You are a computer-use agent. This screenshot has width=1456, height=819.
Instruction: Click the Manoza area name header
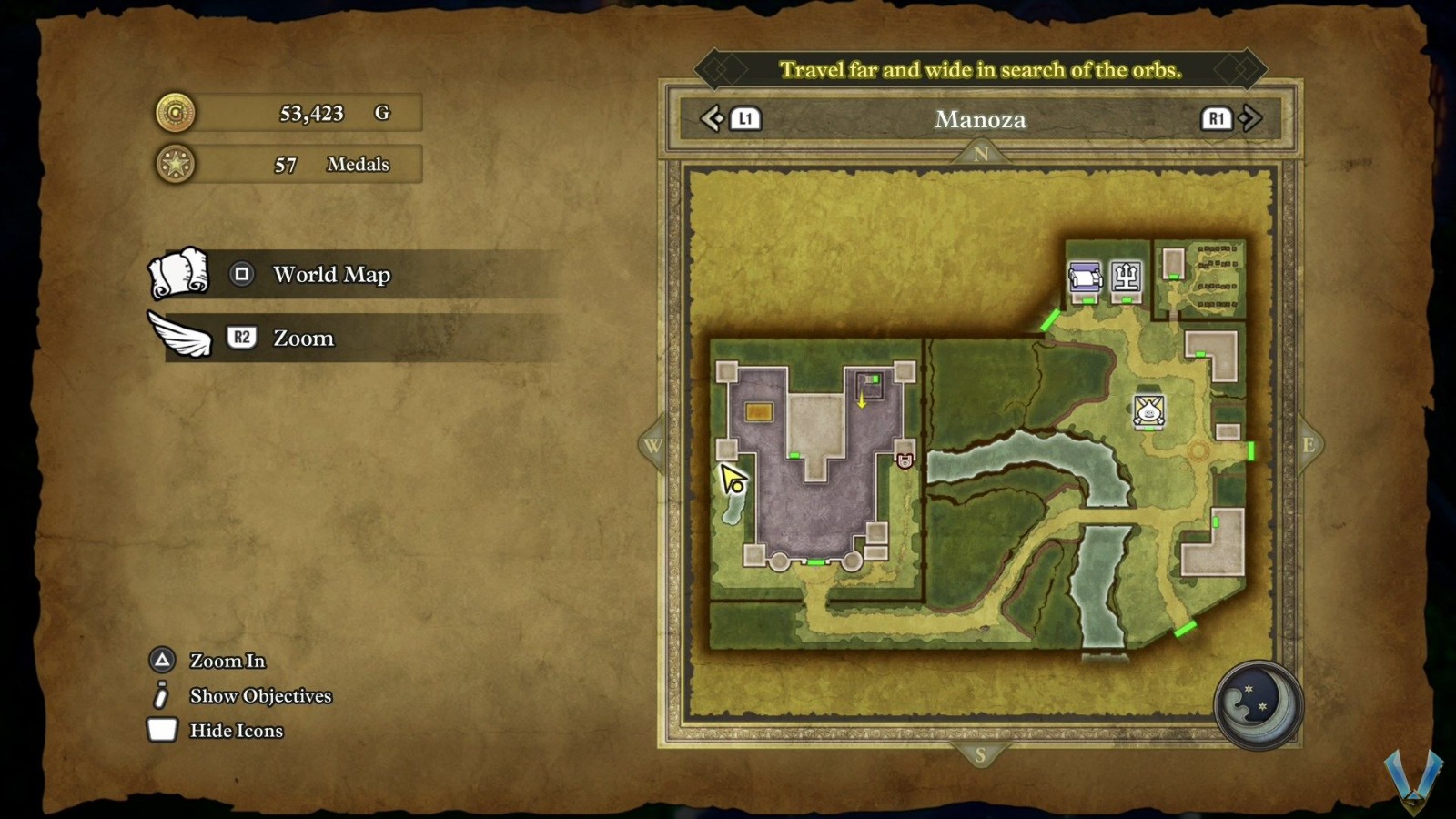[980, 119]
